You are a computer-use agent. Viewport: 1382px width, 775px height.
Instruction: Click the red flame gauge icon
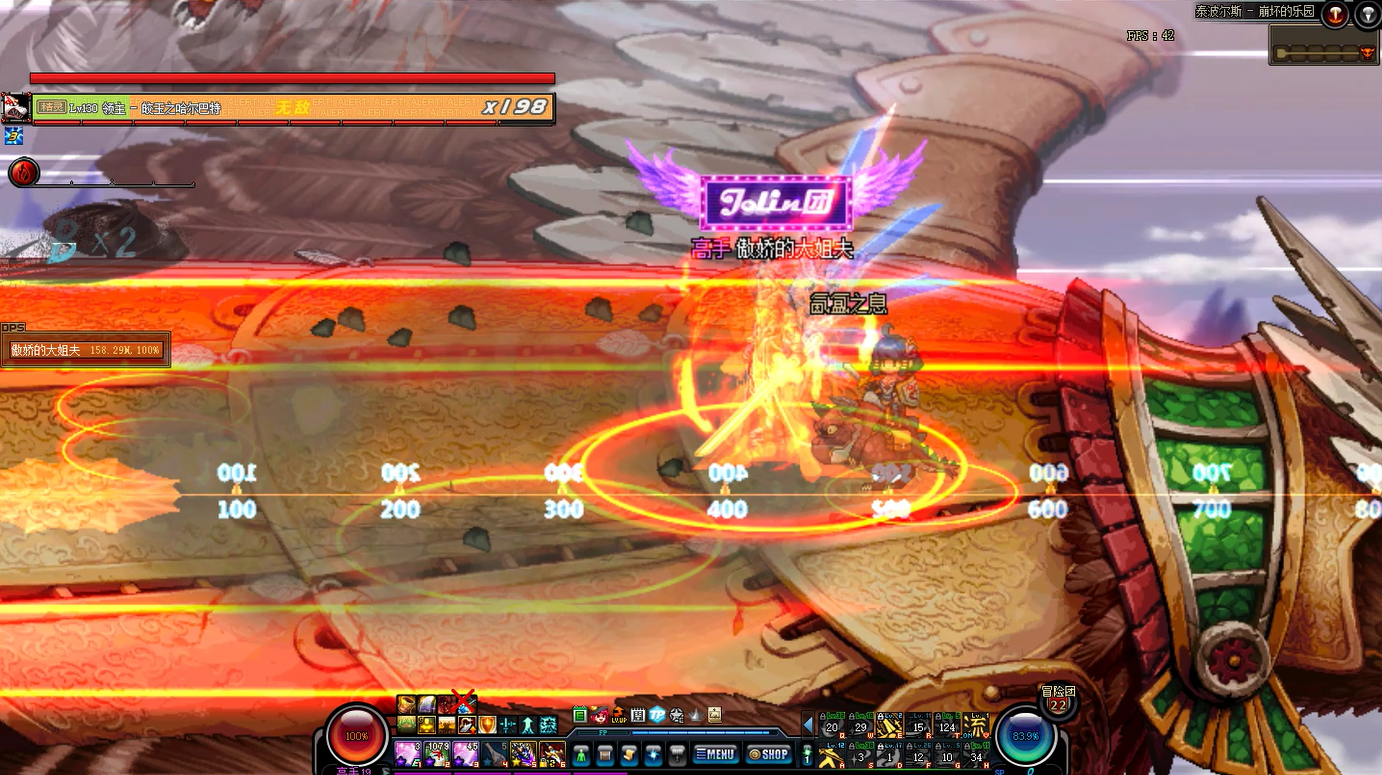coord(23,172)
